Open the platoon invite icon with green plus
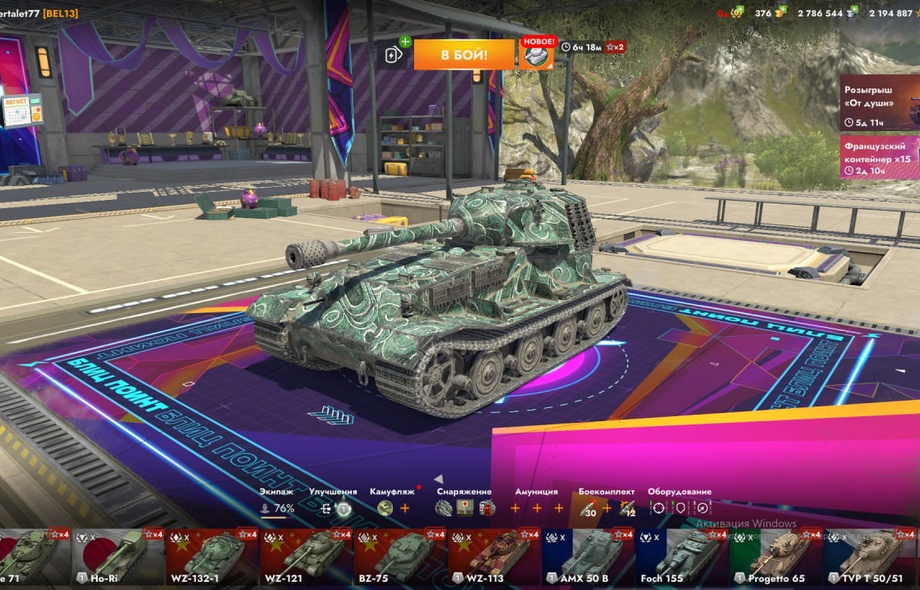 [x=395, y=54]
